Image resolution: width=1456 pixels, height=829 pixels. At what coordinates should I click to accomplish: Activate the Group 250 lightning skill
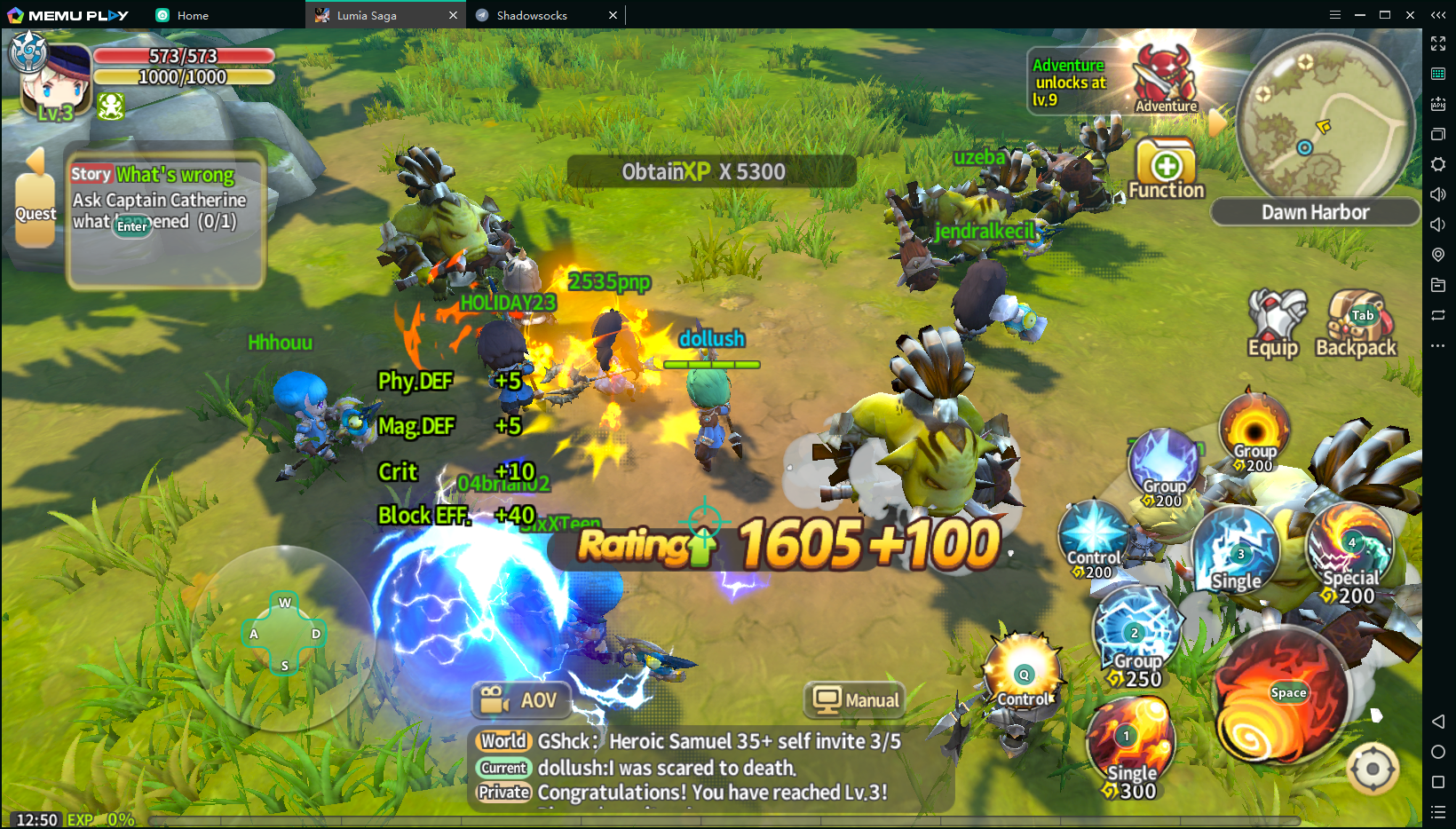pos(1137,636)
